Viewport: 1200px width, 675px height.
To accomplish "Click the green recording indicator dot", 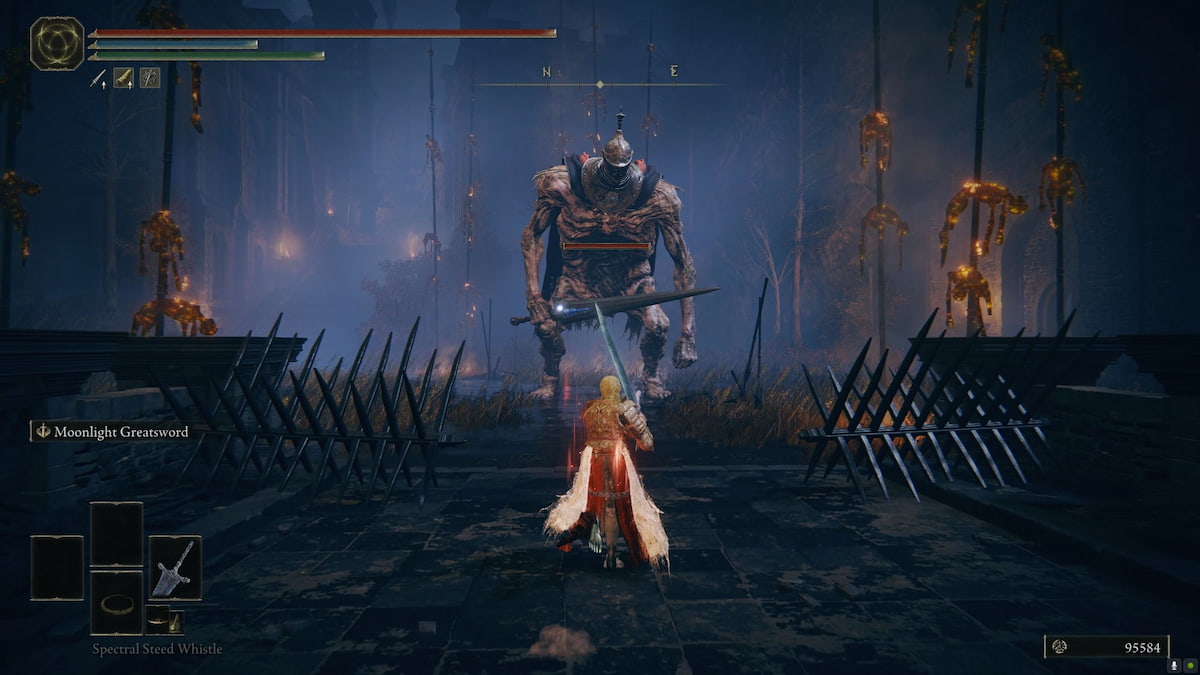I will coord(1189,664).
